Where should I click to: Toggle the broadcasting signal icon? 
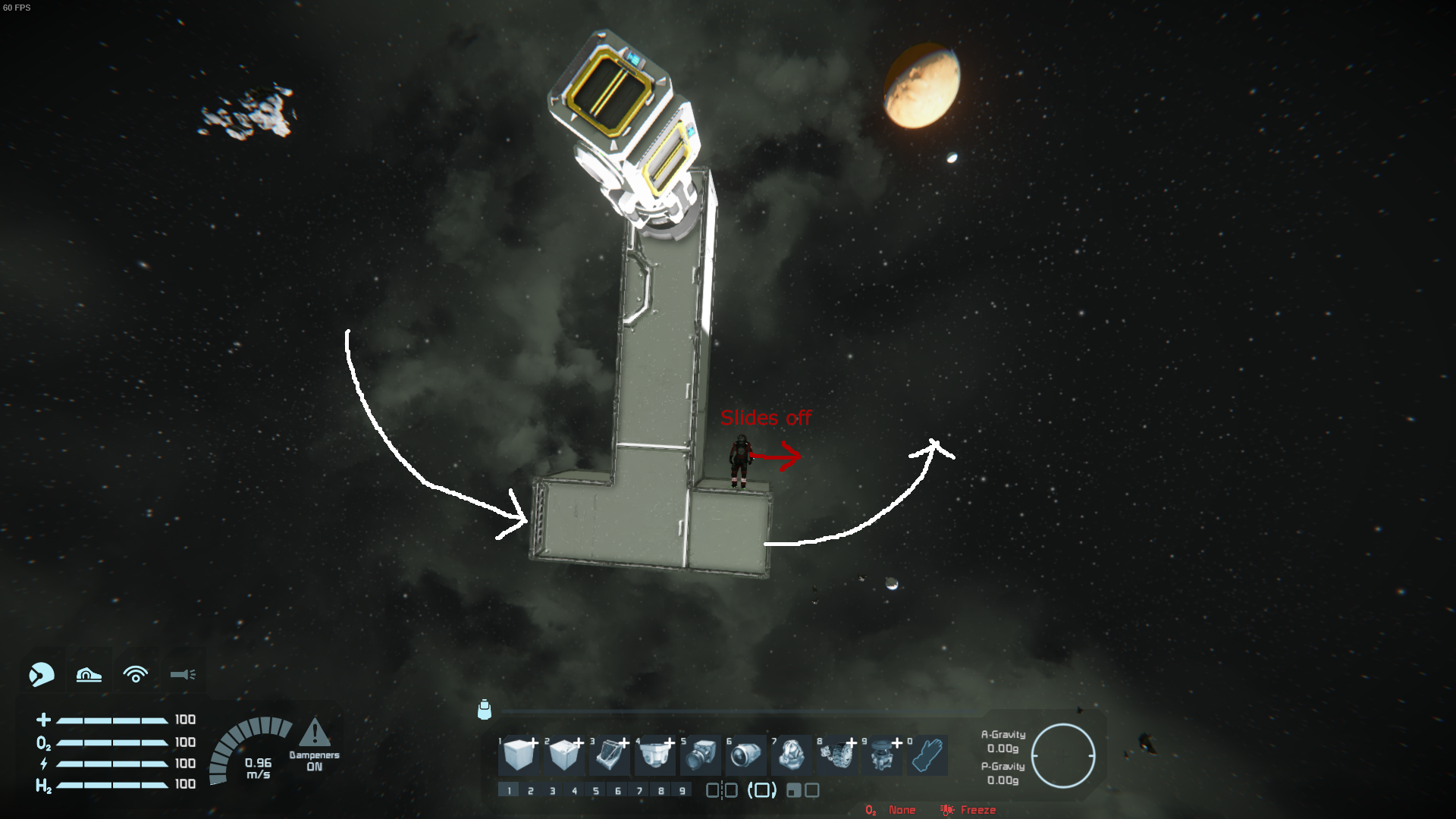(136, 674)
